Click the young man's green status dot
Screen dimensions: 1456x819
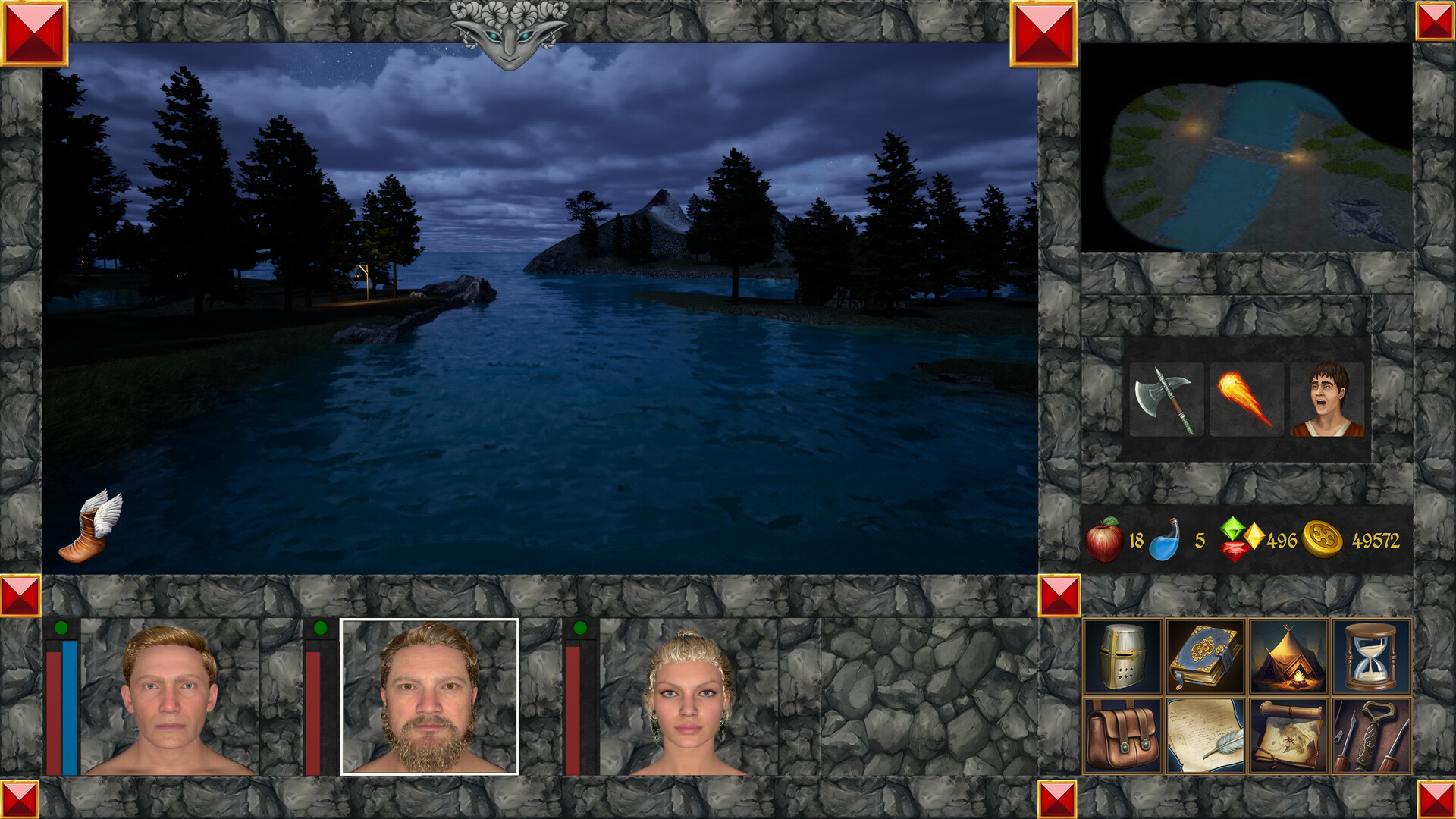point(62,626)
